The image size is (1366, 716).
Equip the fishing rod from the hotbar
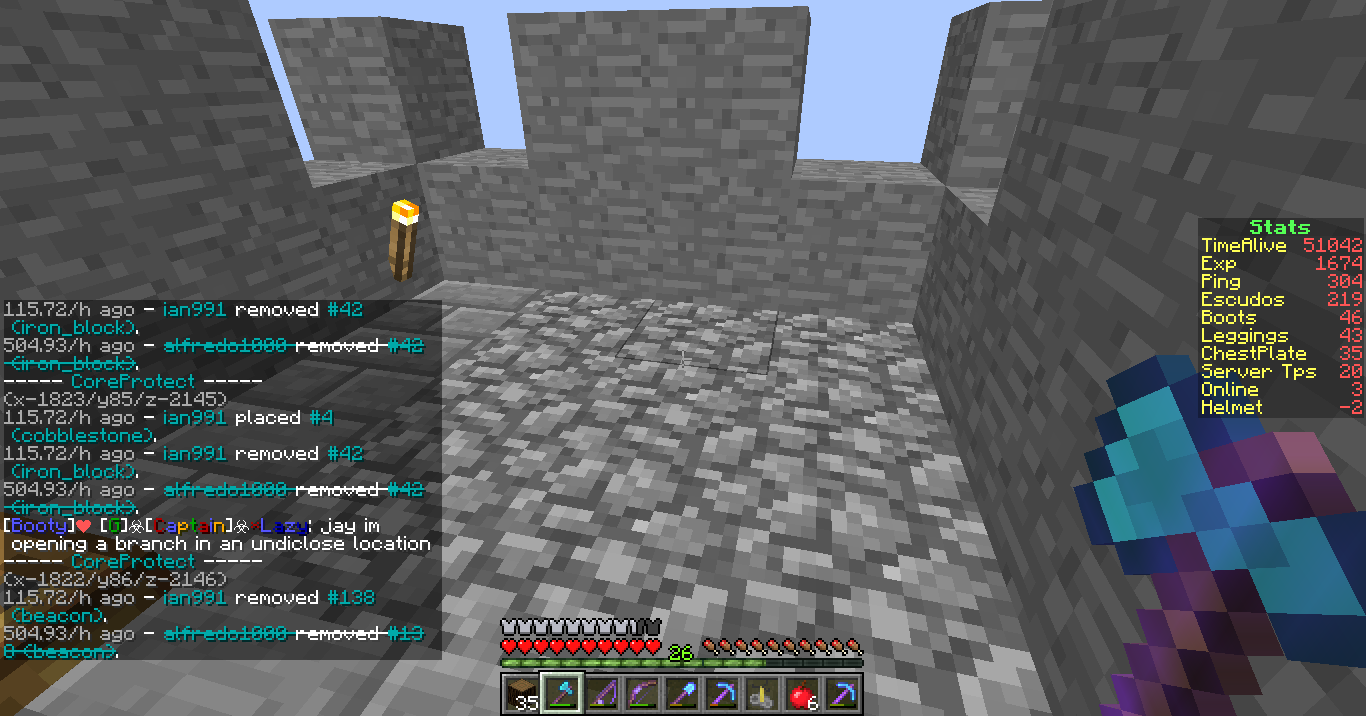pos(600,694)
